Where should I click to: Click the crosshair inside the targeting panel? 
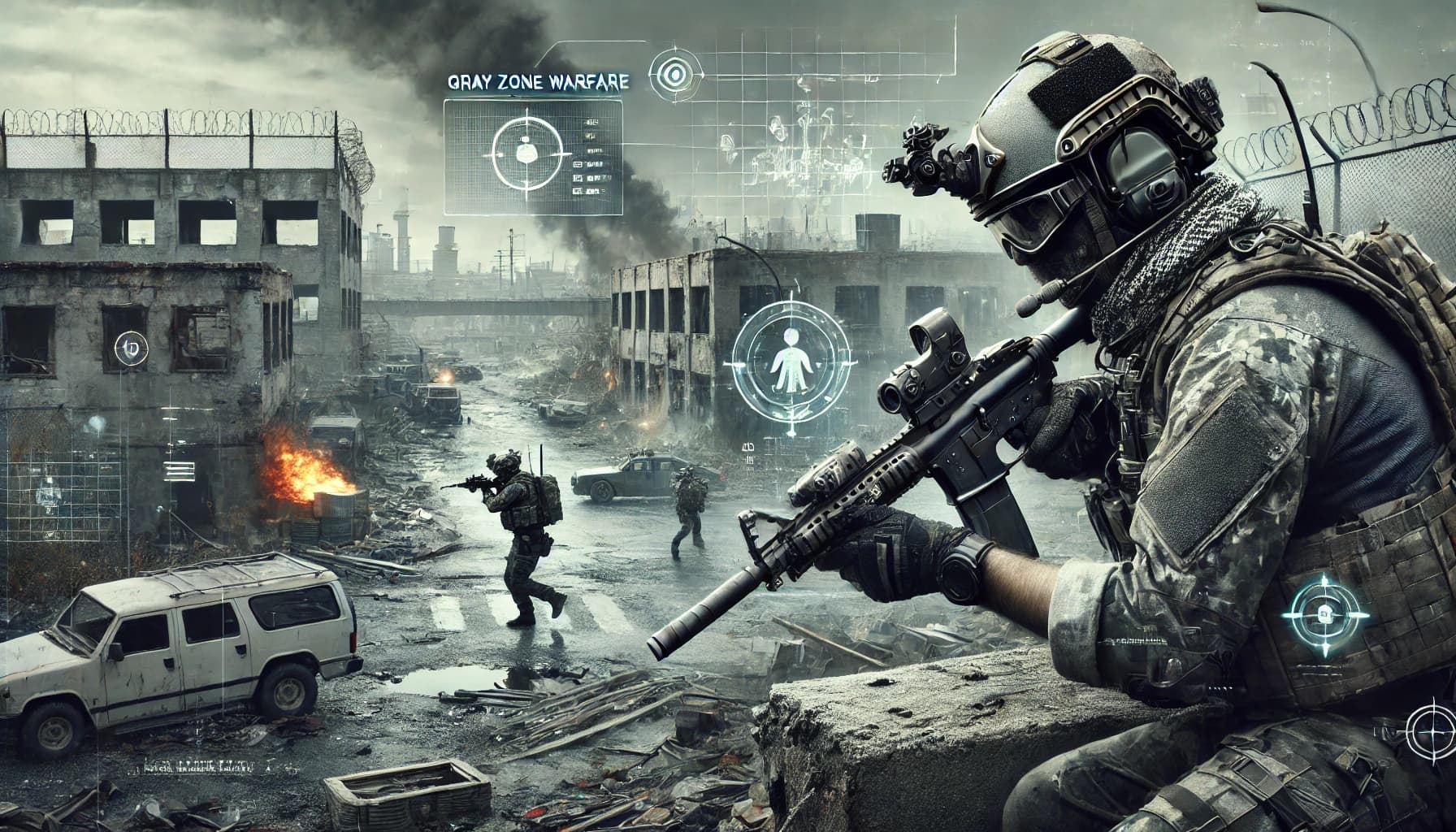point(529,152)
